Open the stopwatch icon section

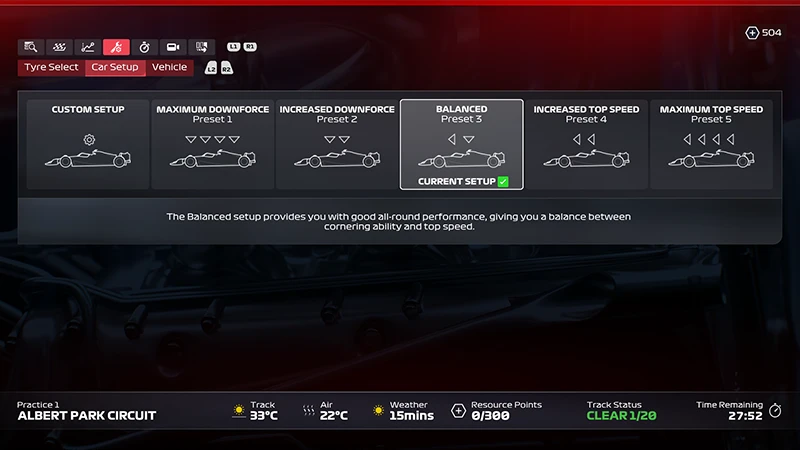(x=144, y=47)
